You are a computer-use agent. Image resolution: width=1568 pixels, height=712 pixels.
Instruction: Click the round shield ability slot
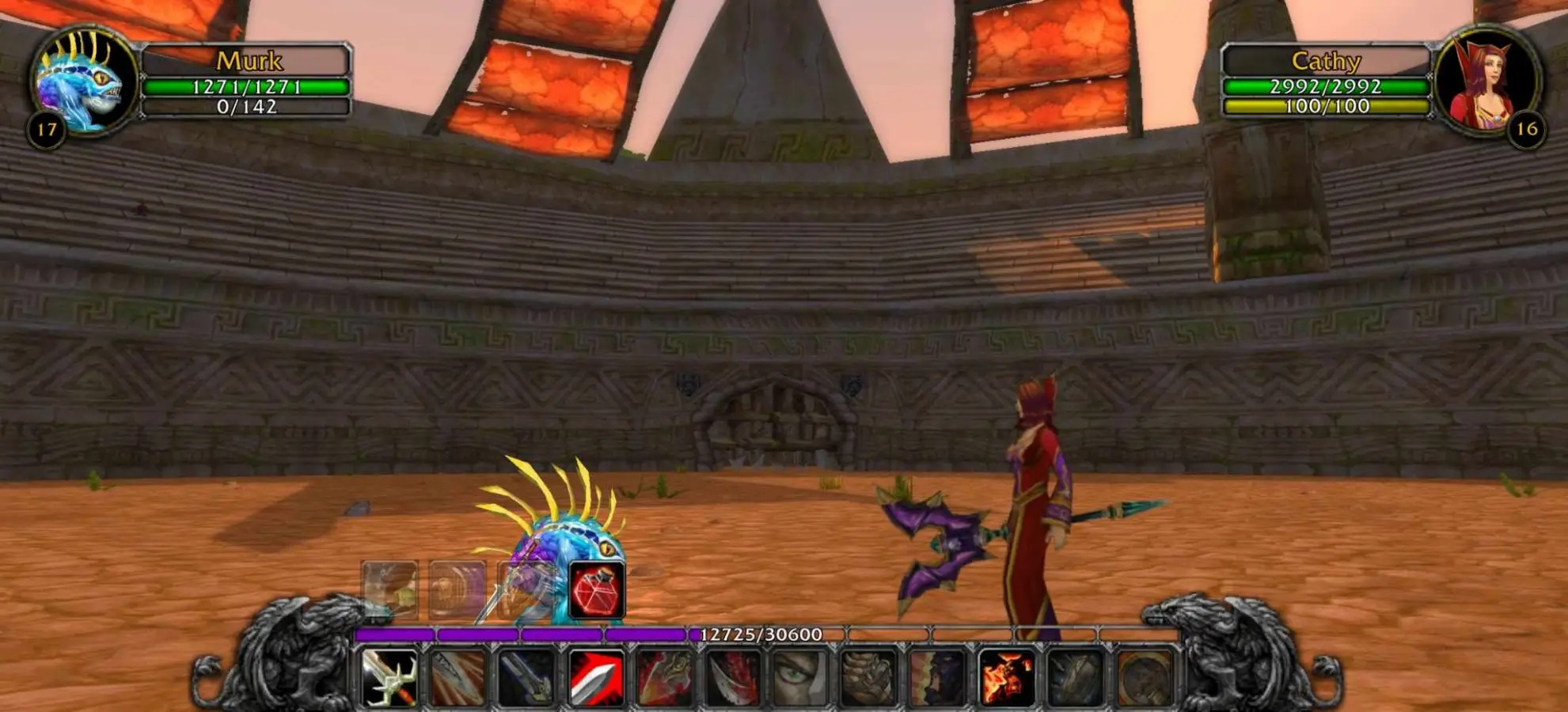click(1144, 677)
